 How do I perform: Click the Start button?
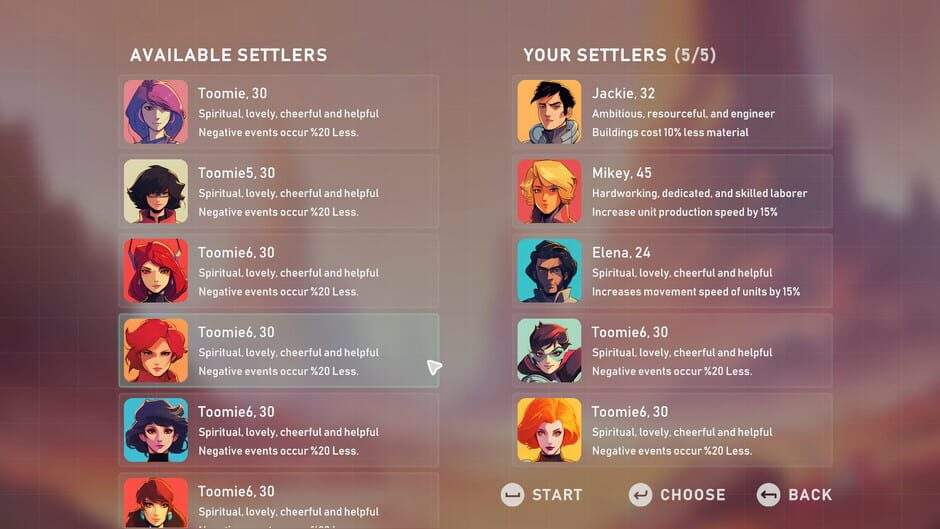[x=542, y=494]
